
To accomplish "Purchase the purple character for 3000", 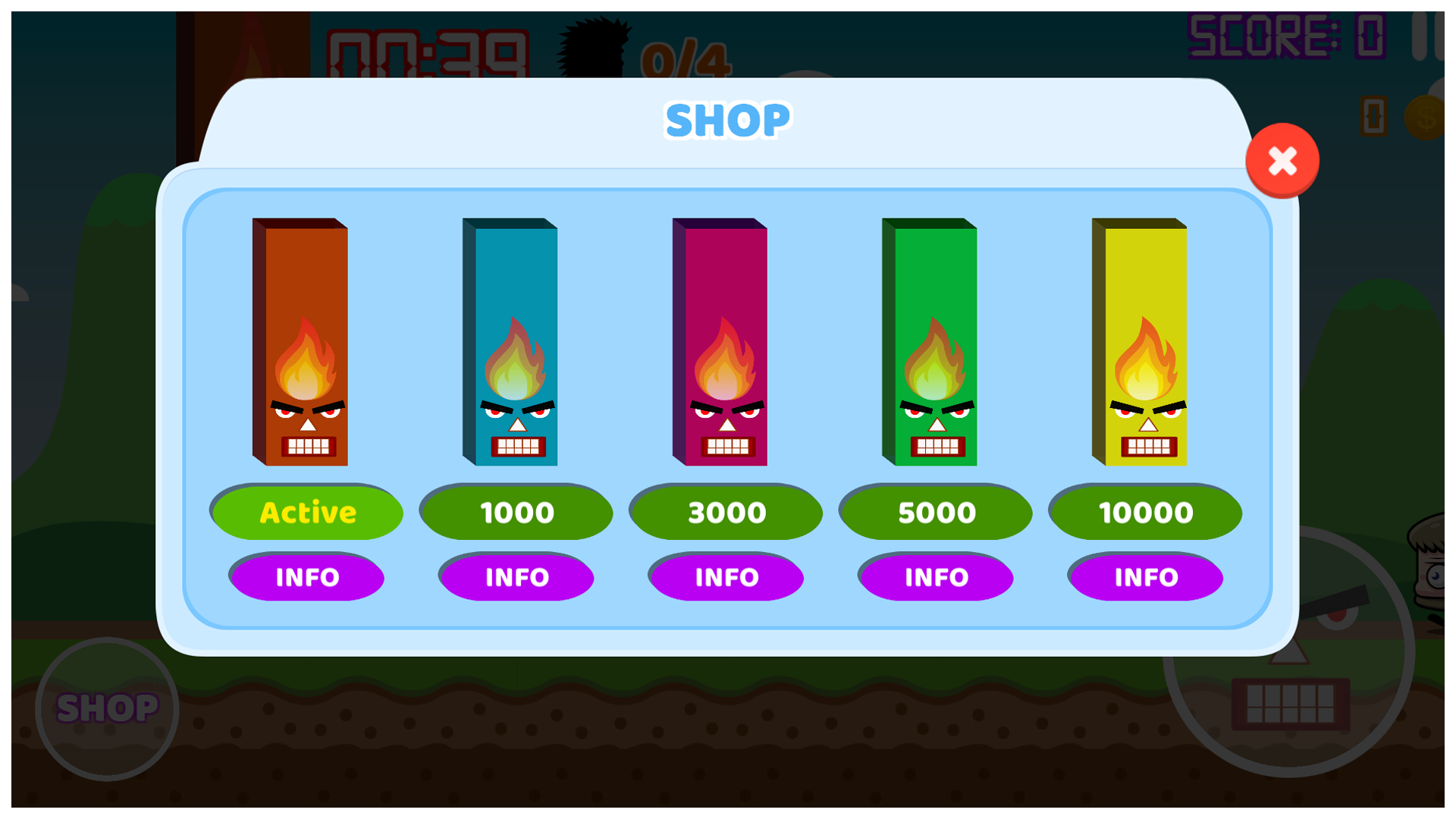I will 726,512.
